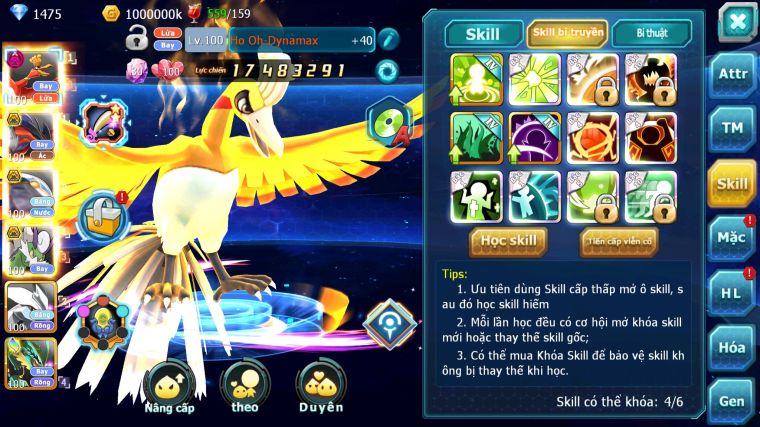Switch to the Gen side tab

pos(732,401)
